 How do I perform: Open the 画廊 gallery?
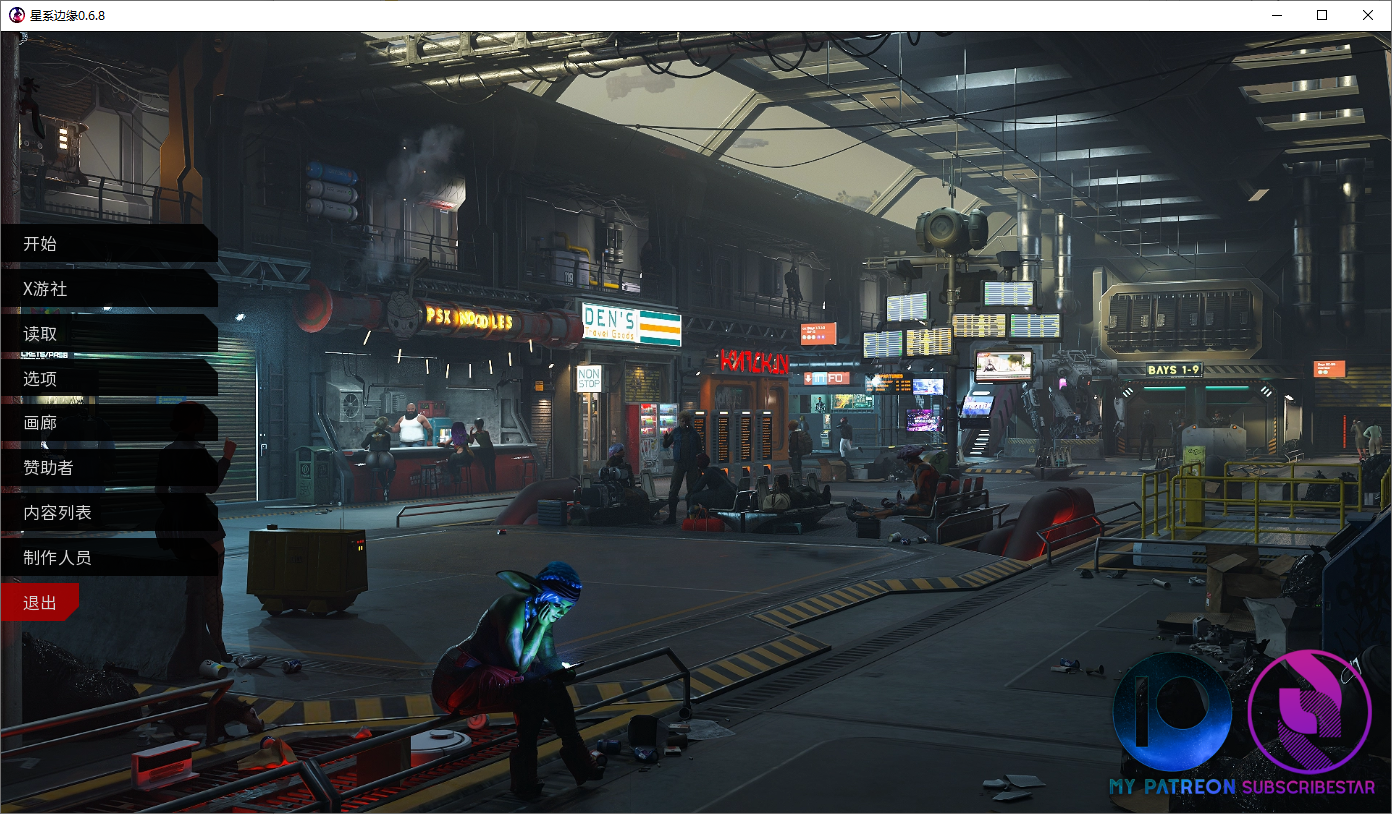click(40, 423)
